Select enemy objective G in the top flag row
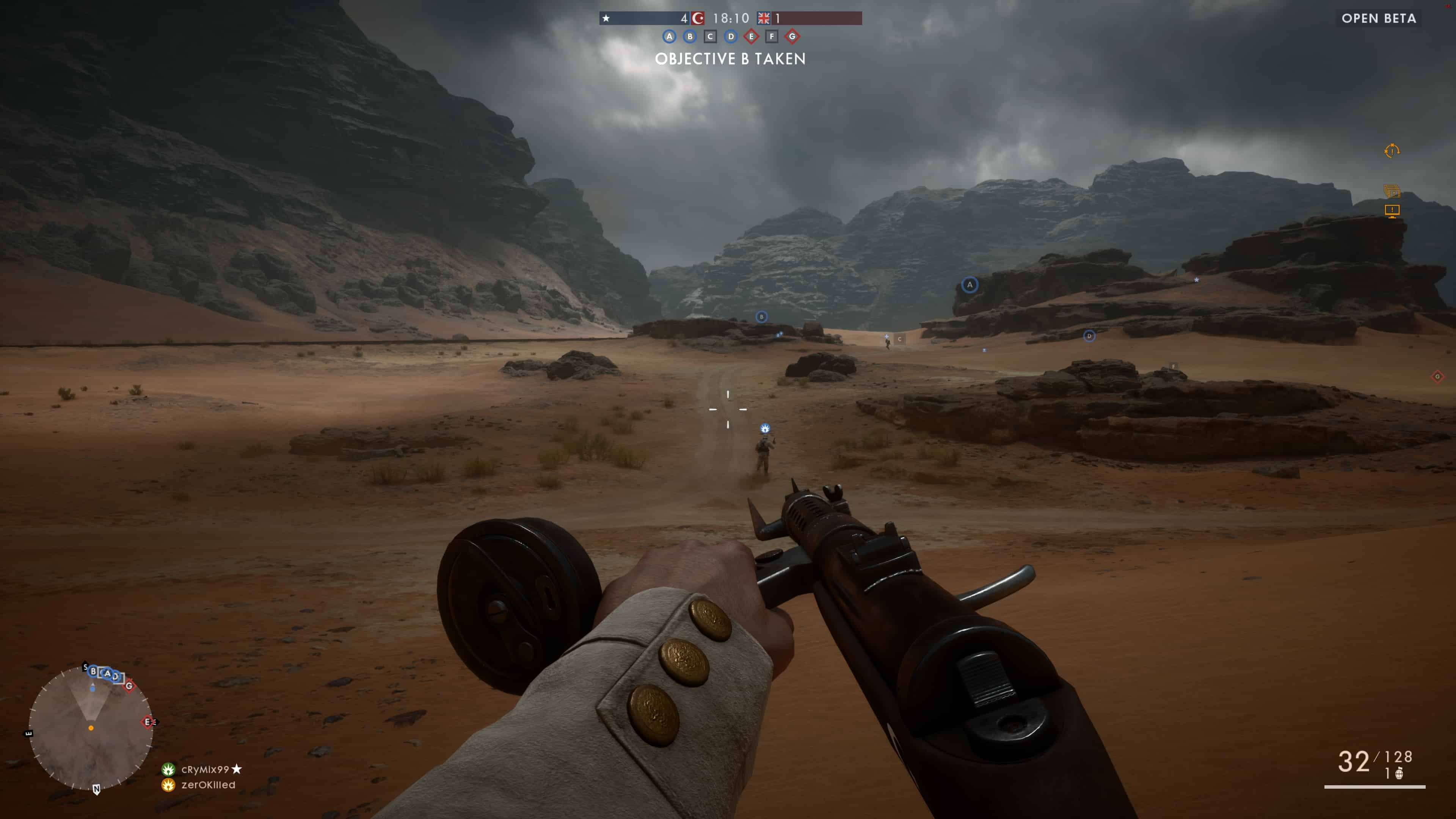Viewport: 1456px width, 819px height. pos(792,37)
